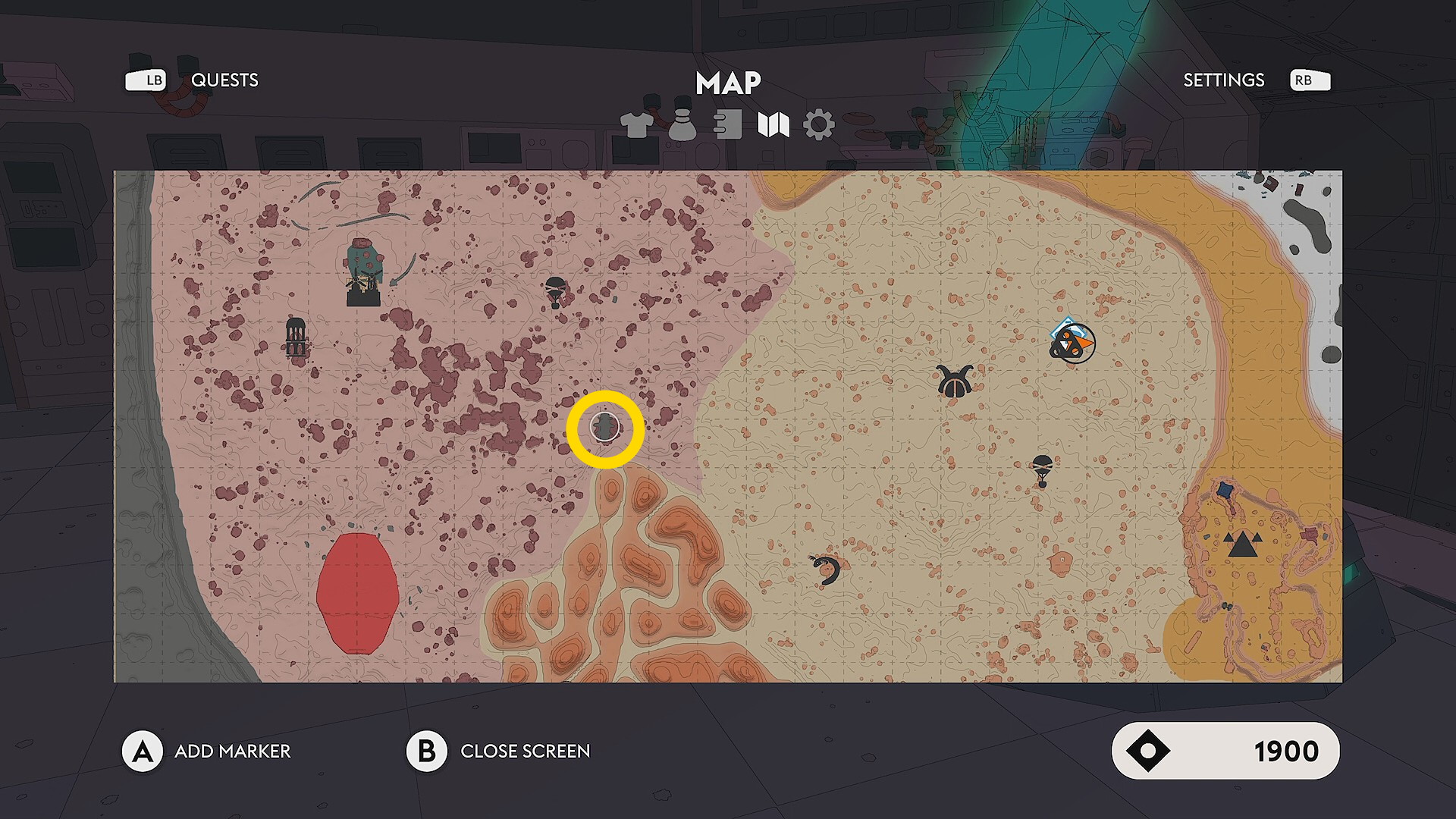Image resolution: width=1456 pixels, height=819 pixels.
Task: Open the quest journal tab icon
Action: (728, 124)
